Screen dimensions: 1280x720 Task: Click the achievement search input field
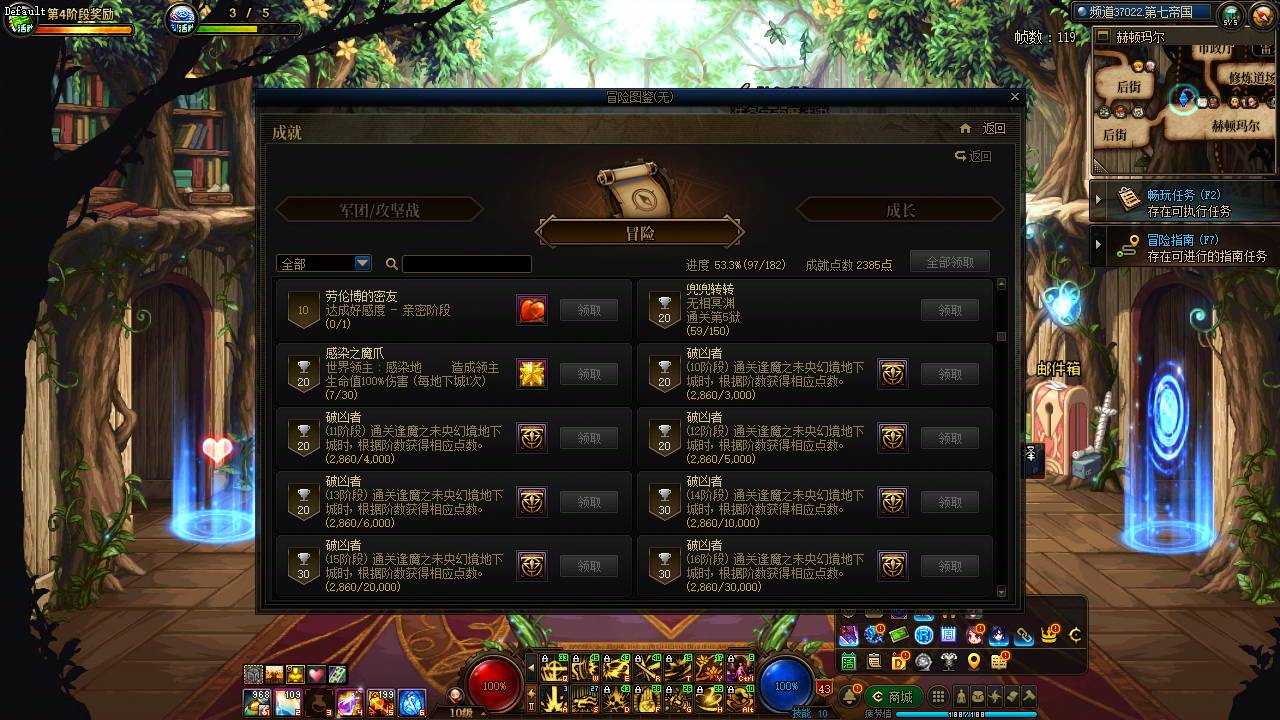pos(467,263)
